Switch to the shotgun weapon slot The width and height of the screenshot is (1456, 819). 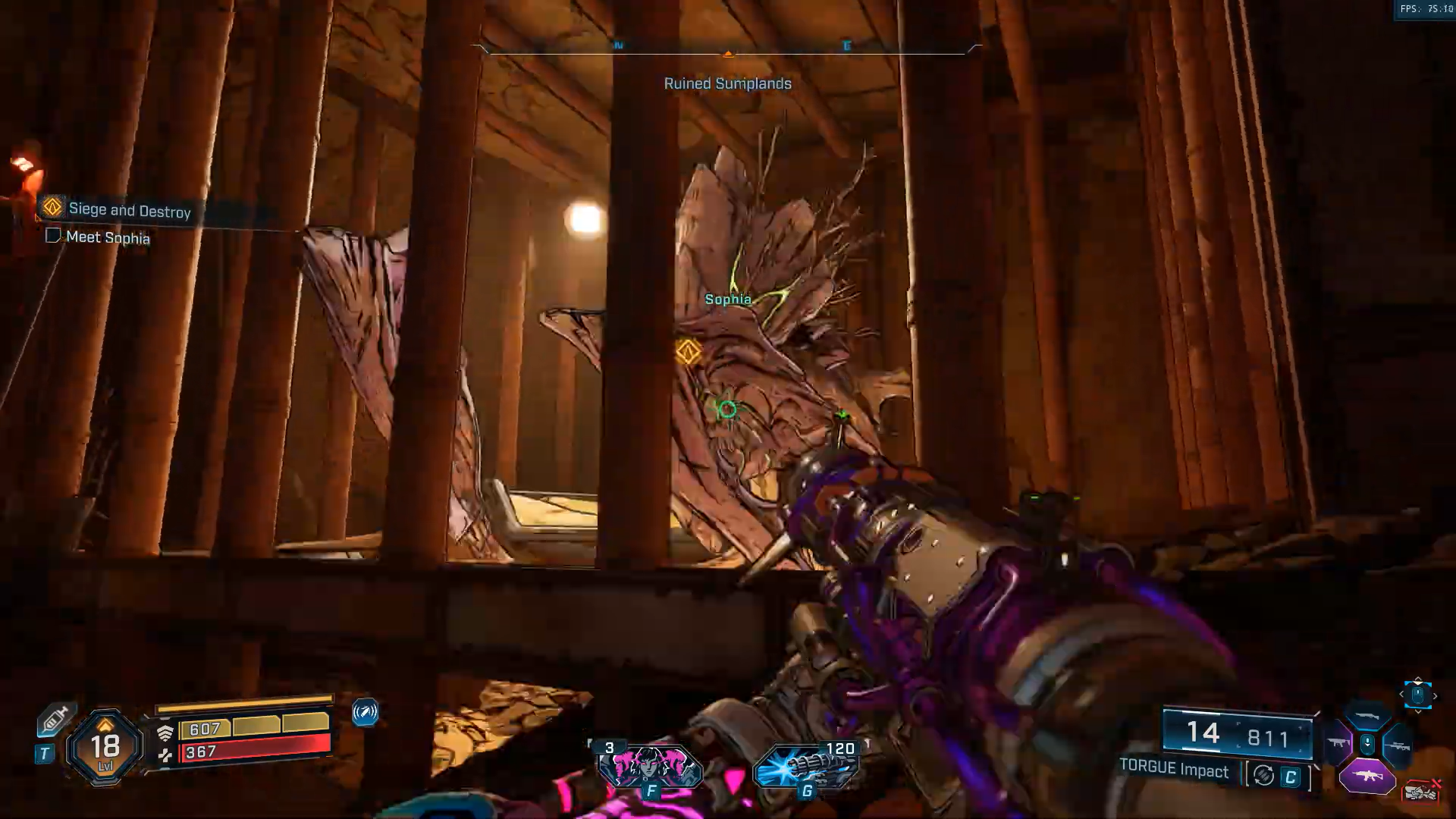(x=1367, y=716)
